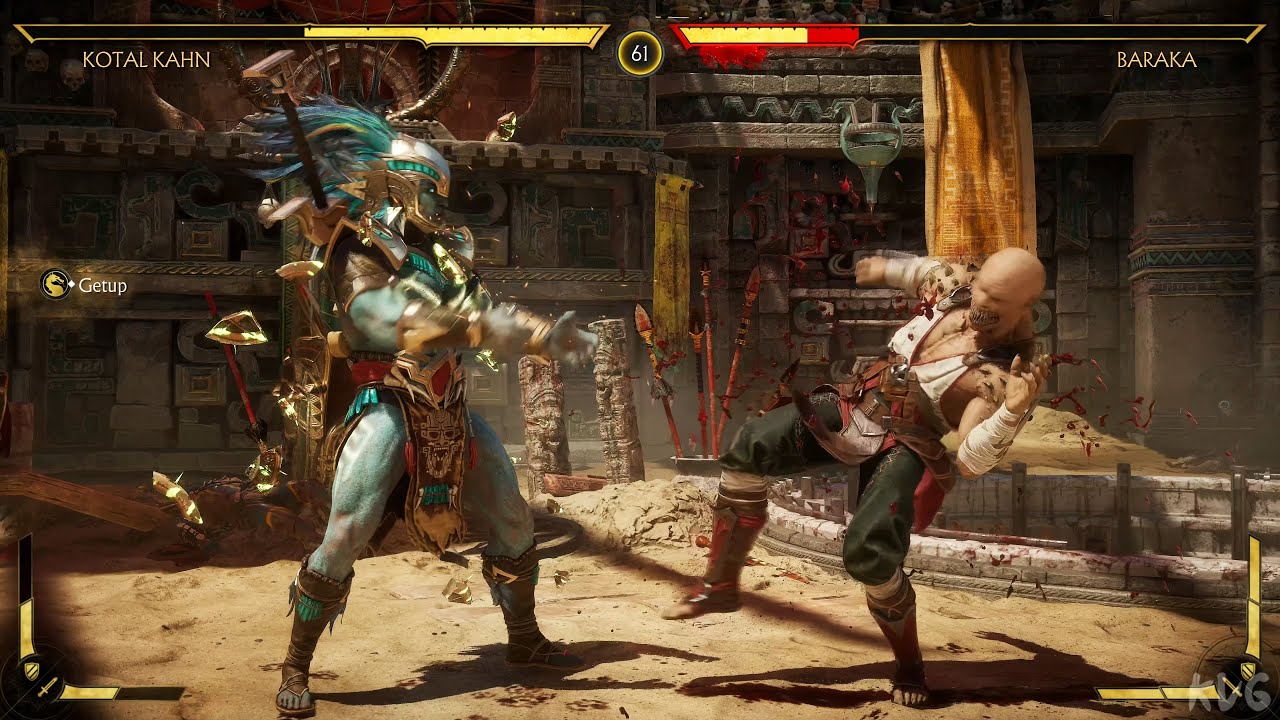Click the sword icon on Baraka's meter
The height and width of the screenshot is (720, 1280).
pos(1232,687)
